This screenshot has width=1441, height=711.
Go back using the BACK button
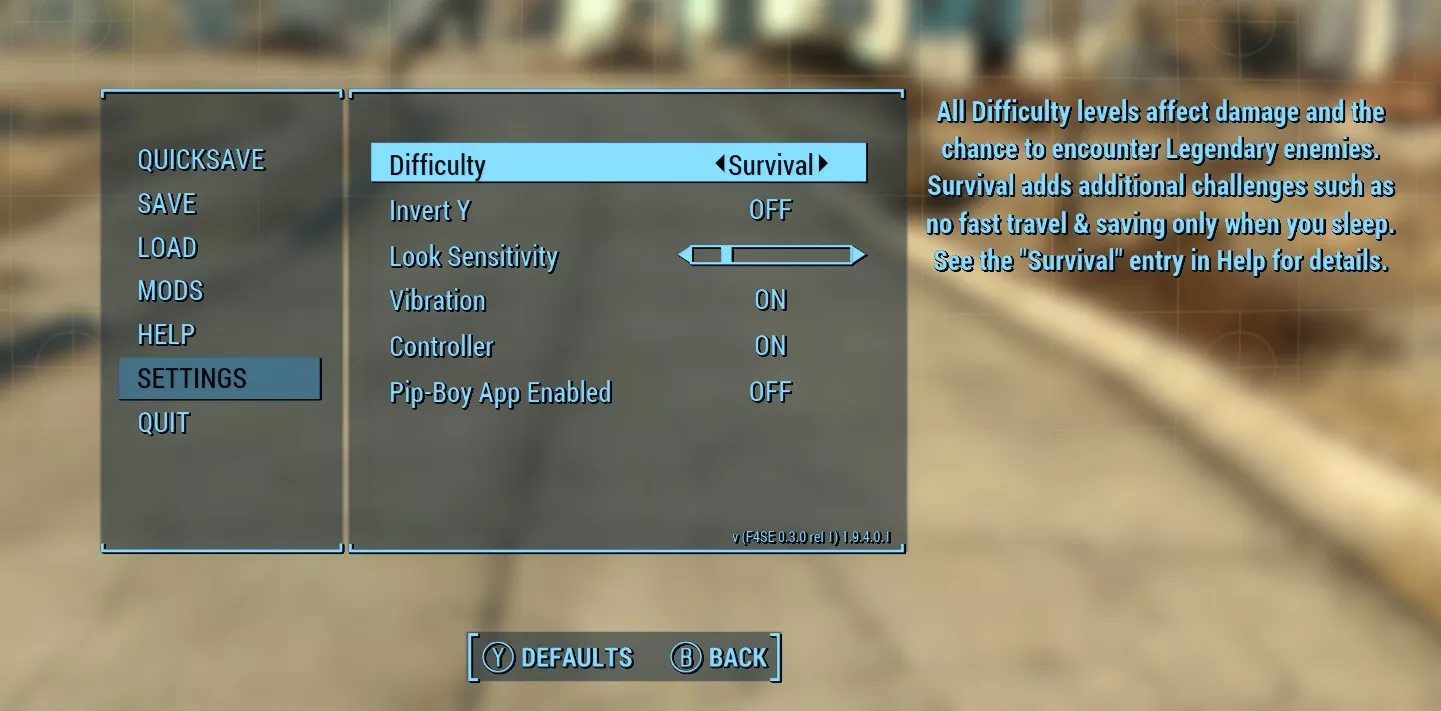click(x=719, y=658)
